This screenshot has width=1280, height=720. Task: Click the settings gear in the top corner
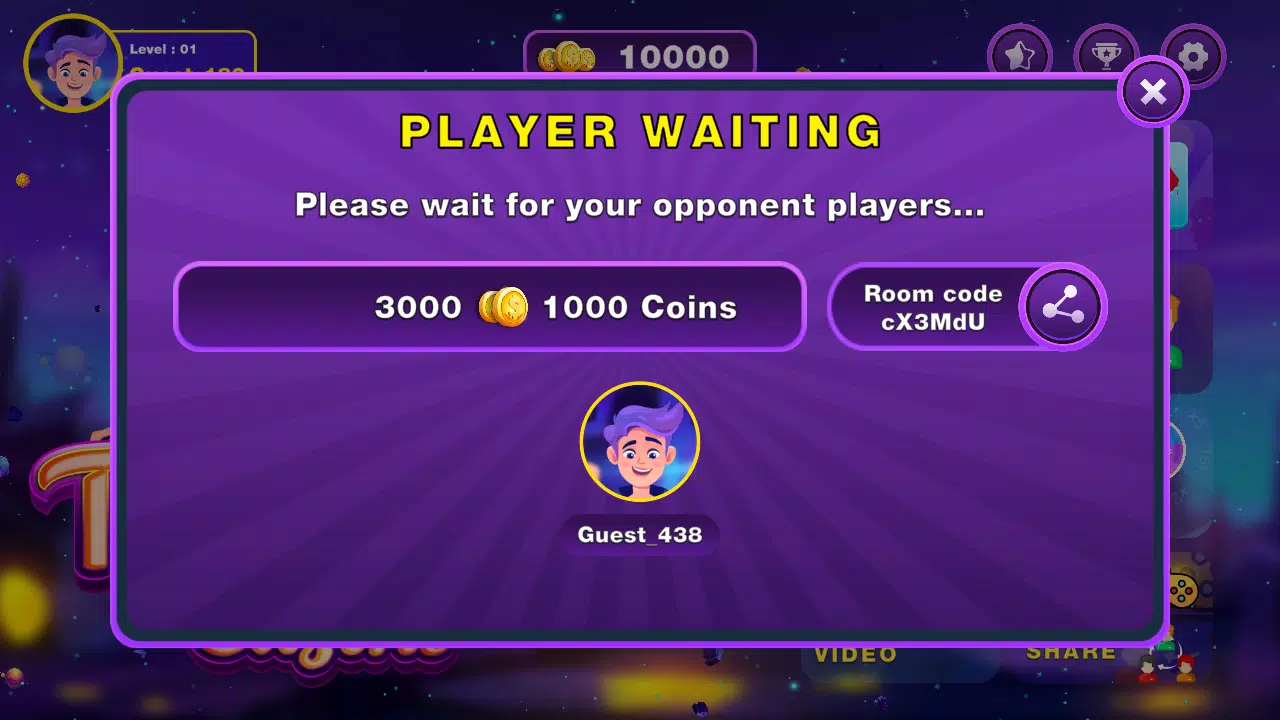pyautogui.click(x=1191, y=55)
